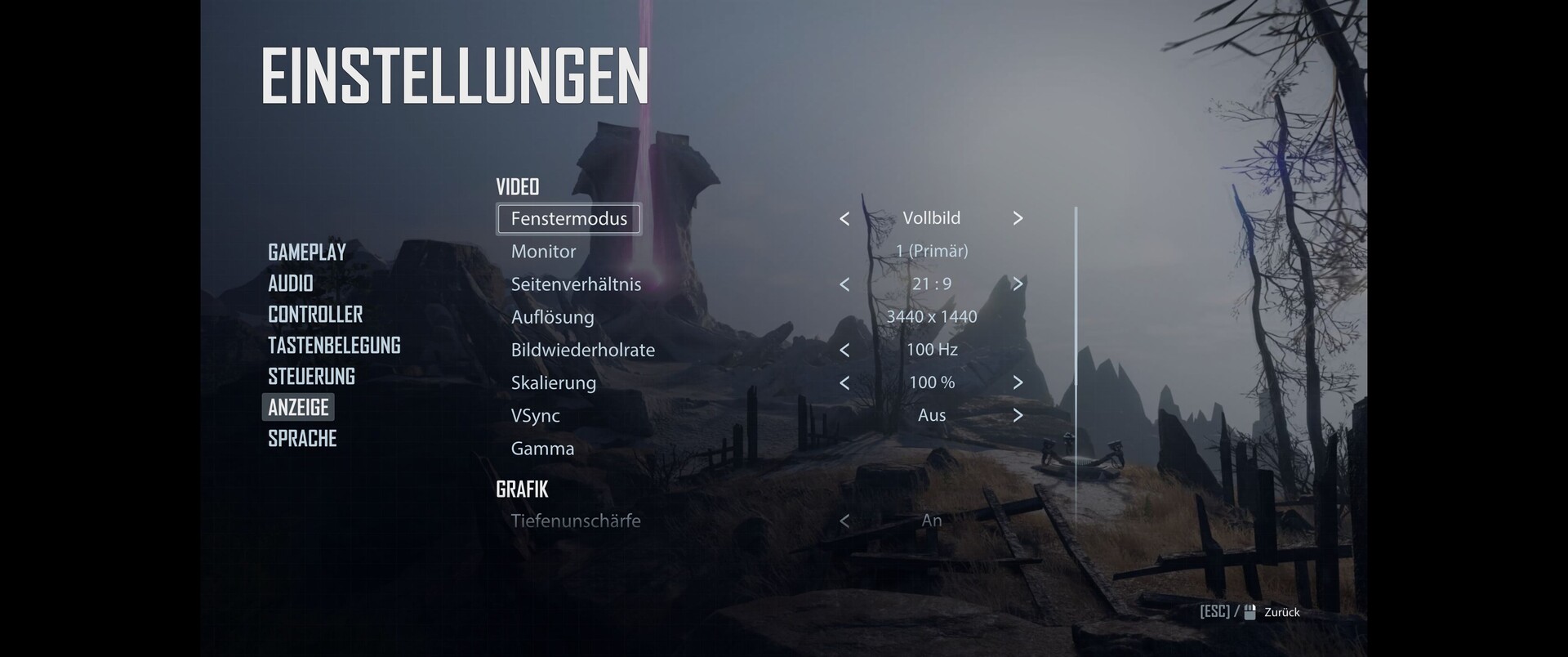Image resolution: width=1568 pixels, height=657 pixels.
Task: Select the Controller settings category
Action: point(315,315)
